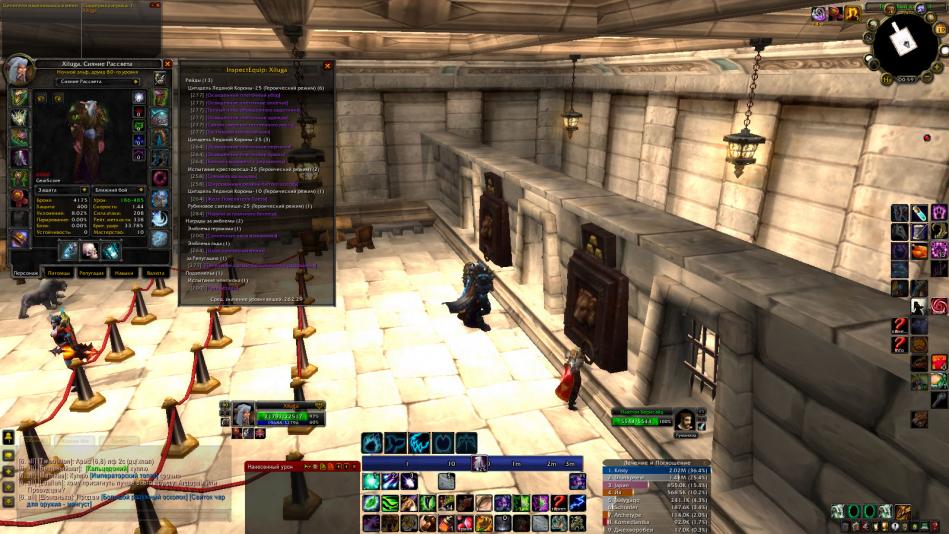This screenshot has width=949, height=534.
Task: Close the InspectEquip panel
Action: coord(327,66)
